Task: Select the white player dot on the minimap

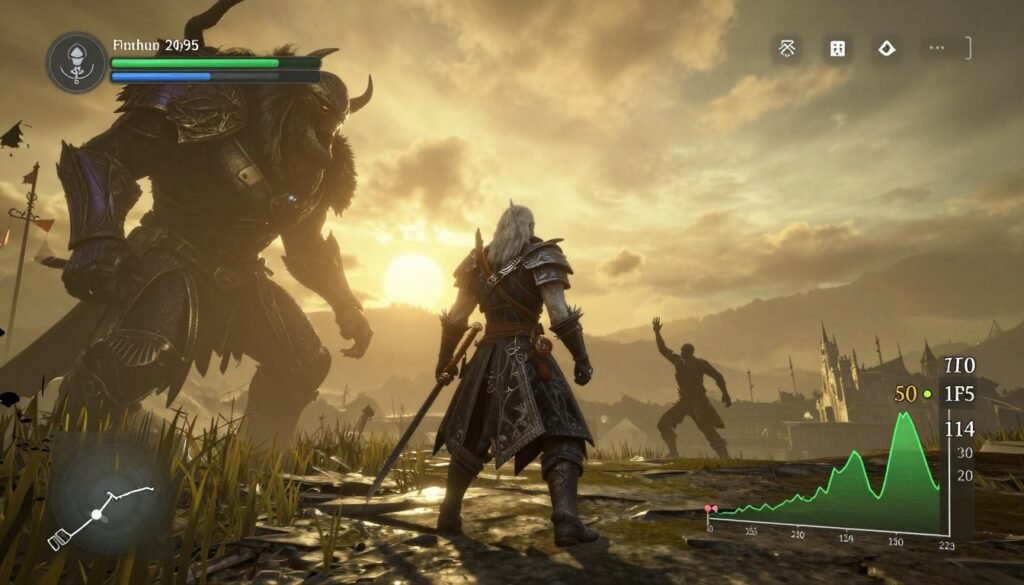Action: point(97,514)
